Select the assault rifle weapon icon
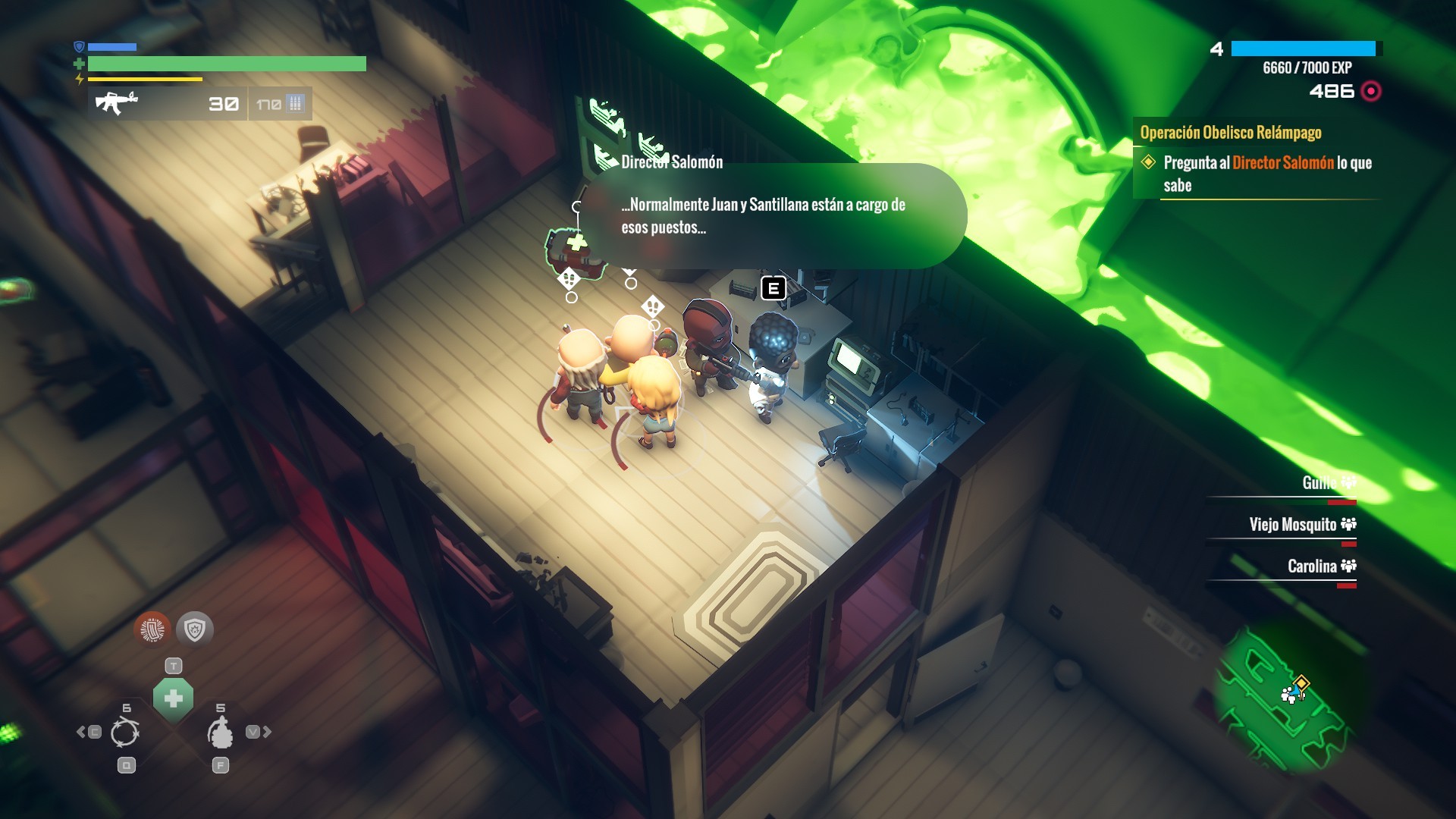This screenshot has width=1456, height=819. tap(116, 102)
